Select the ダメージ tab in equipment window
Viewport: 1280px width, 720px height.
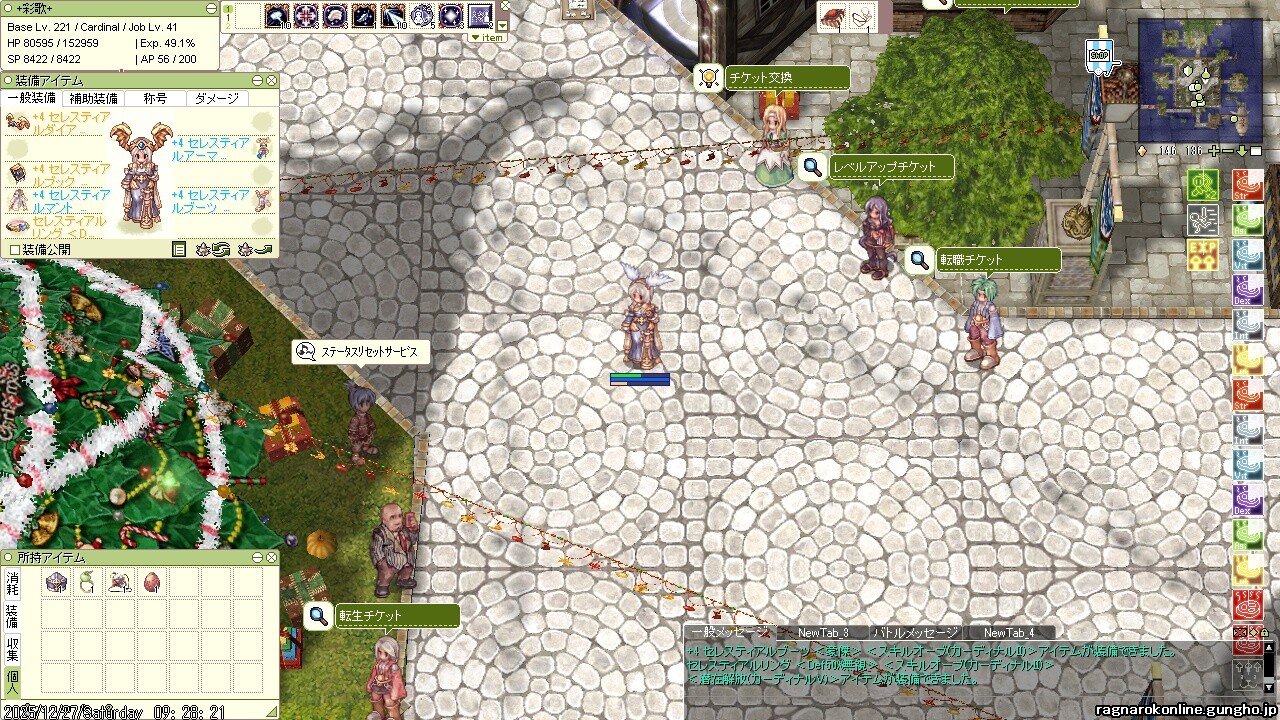(217, 98)
